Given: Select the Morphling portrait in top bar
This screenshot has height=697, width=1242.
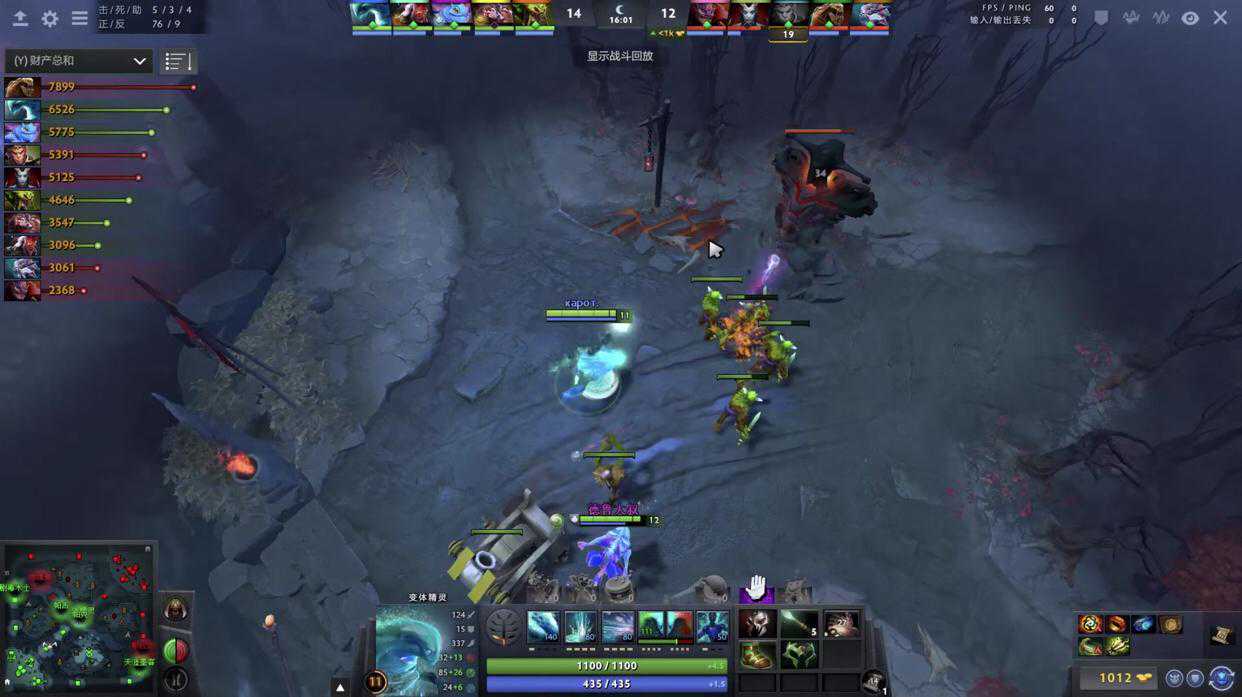Looking at the screenshot, I should [370, 15].
